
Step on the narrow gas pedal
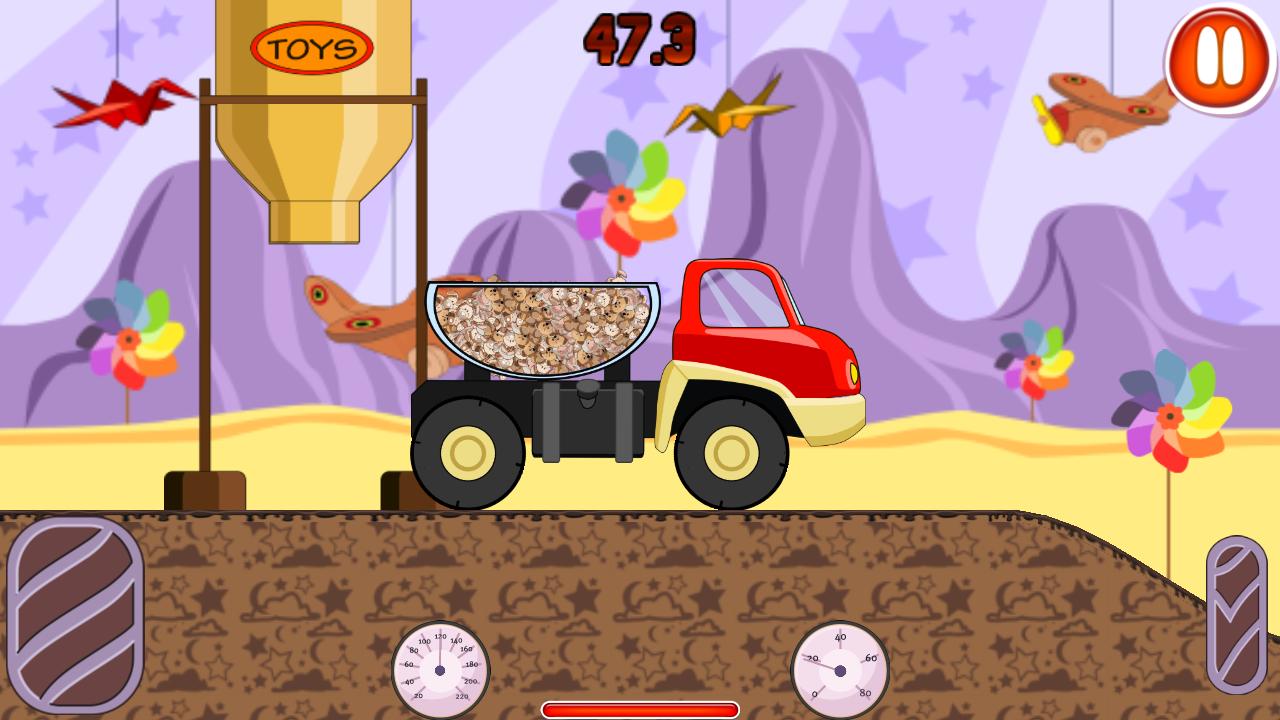tap(1236, 614)
